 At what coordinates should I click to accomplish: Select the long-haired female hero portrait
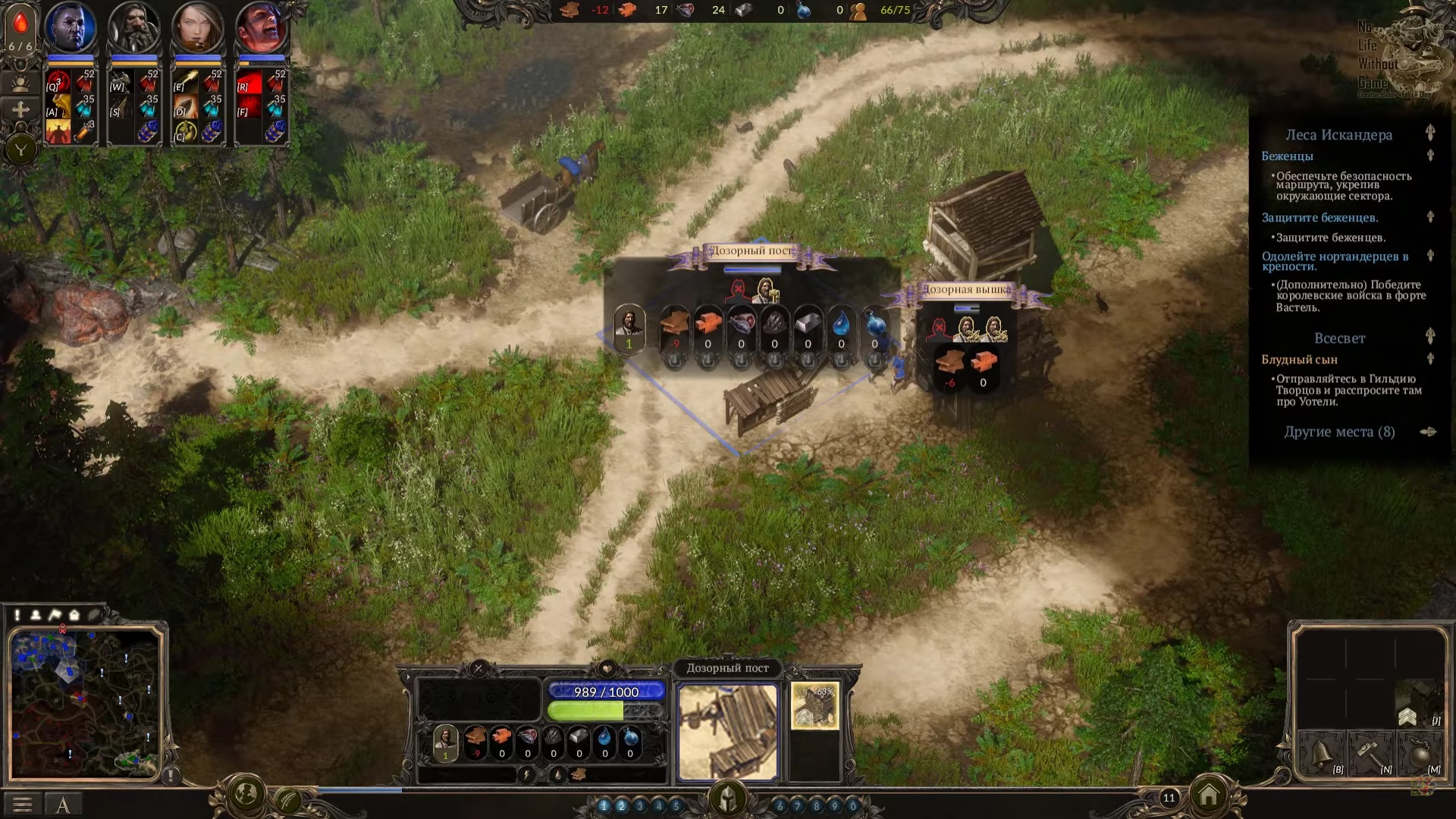coord(198,27)
